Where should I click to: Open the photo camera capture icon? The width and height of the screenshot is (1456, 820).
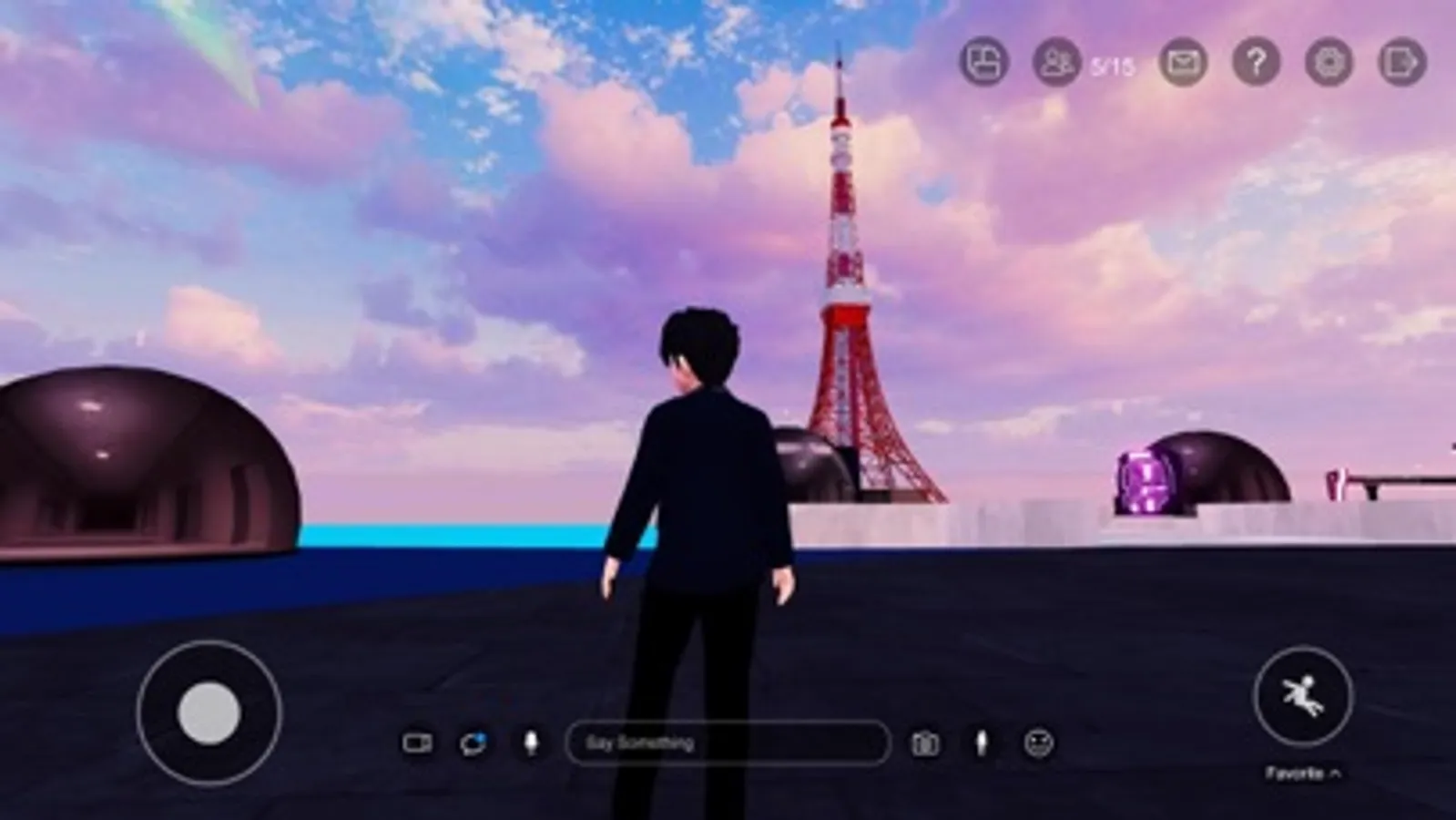pyautogui.click(x=926, y=743)
